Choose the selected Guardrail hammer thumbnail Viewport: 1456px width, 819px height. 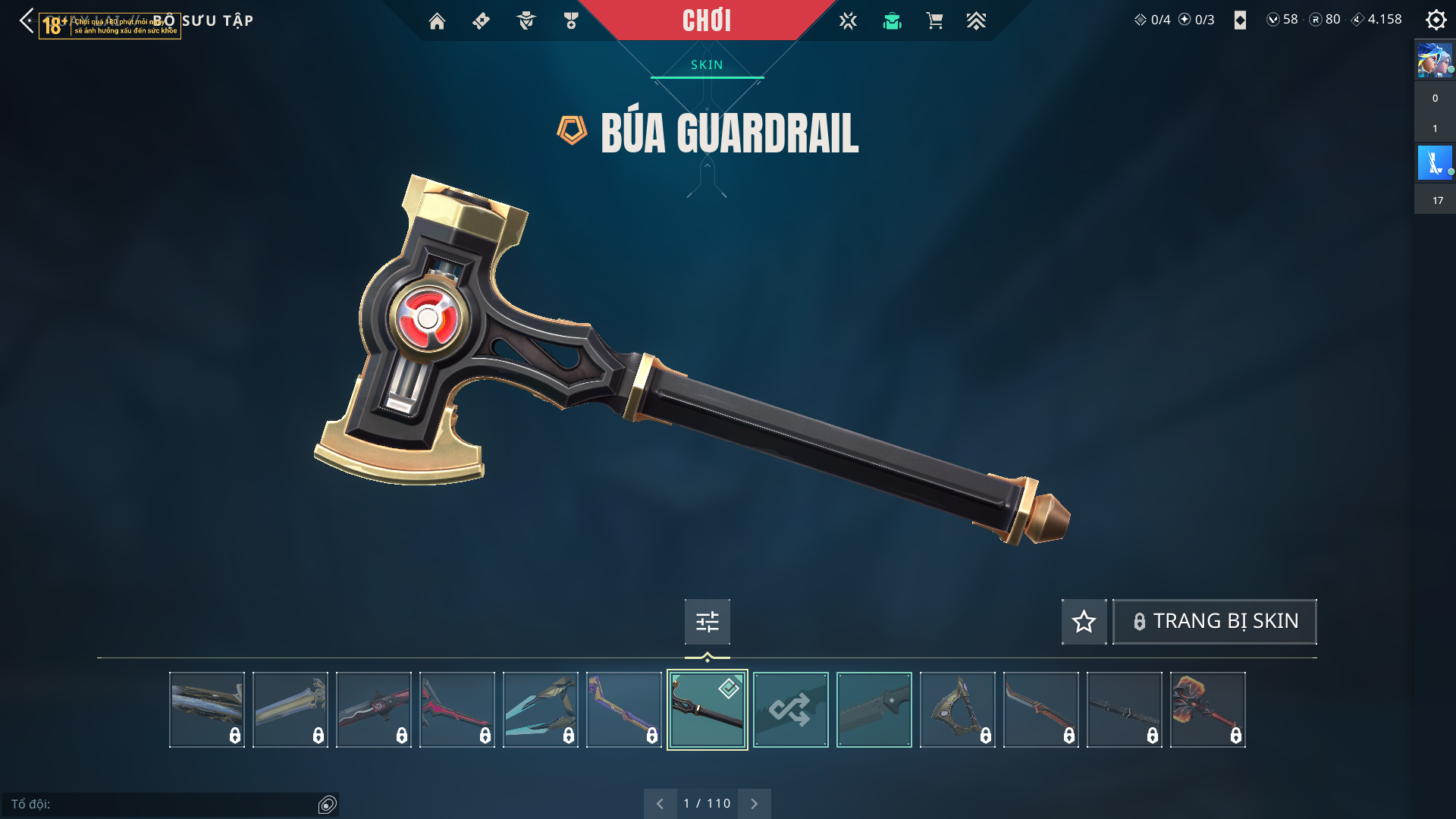coord(707,710)
